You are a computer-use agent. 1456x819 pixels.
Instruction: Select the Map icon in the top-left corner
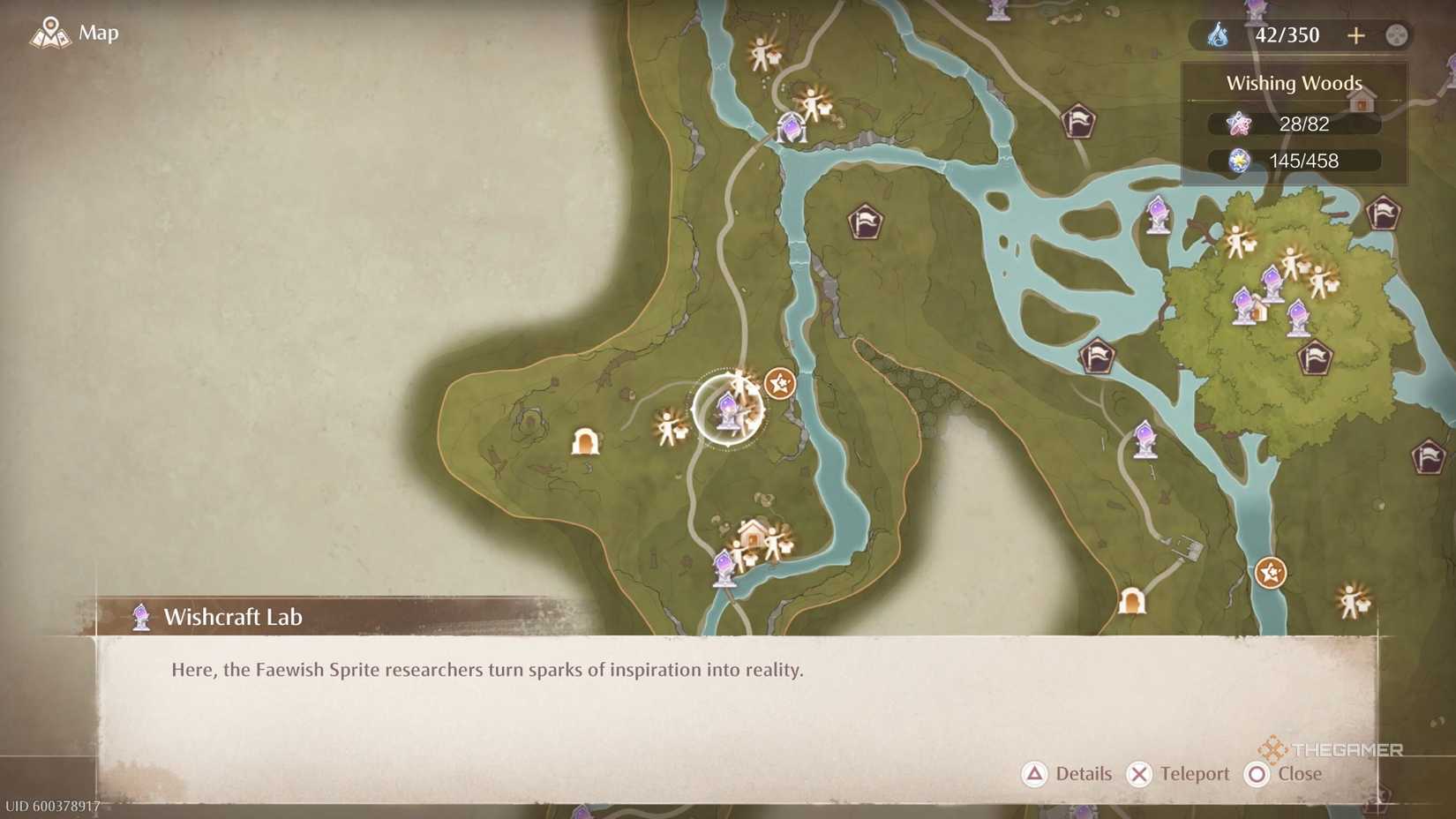50,32
